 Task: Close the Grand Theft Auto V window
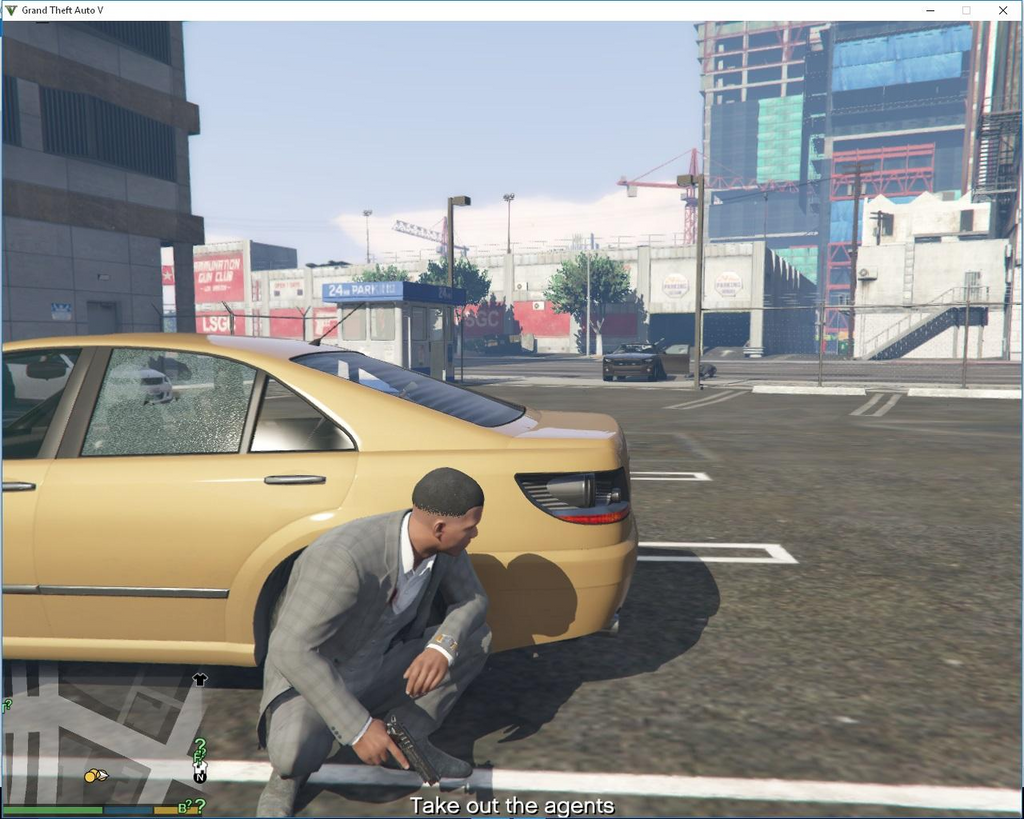[x=1002, y=10]
